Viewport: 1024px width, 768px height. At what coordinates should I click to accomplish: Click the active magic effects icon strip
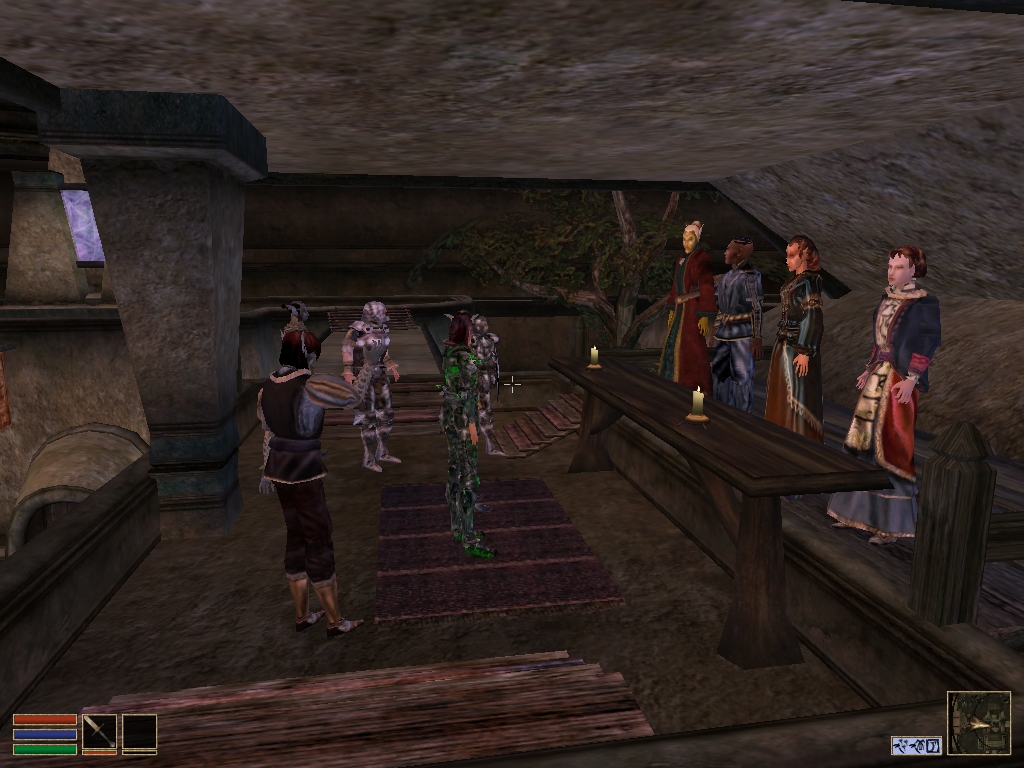[x=917, y=745]
